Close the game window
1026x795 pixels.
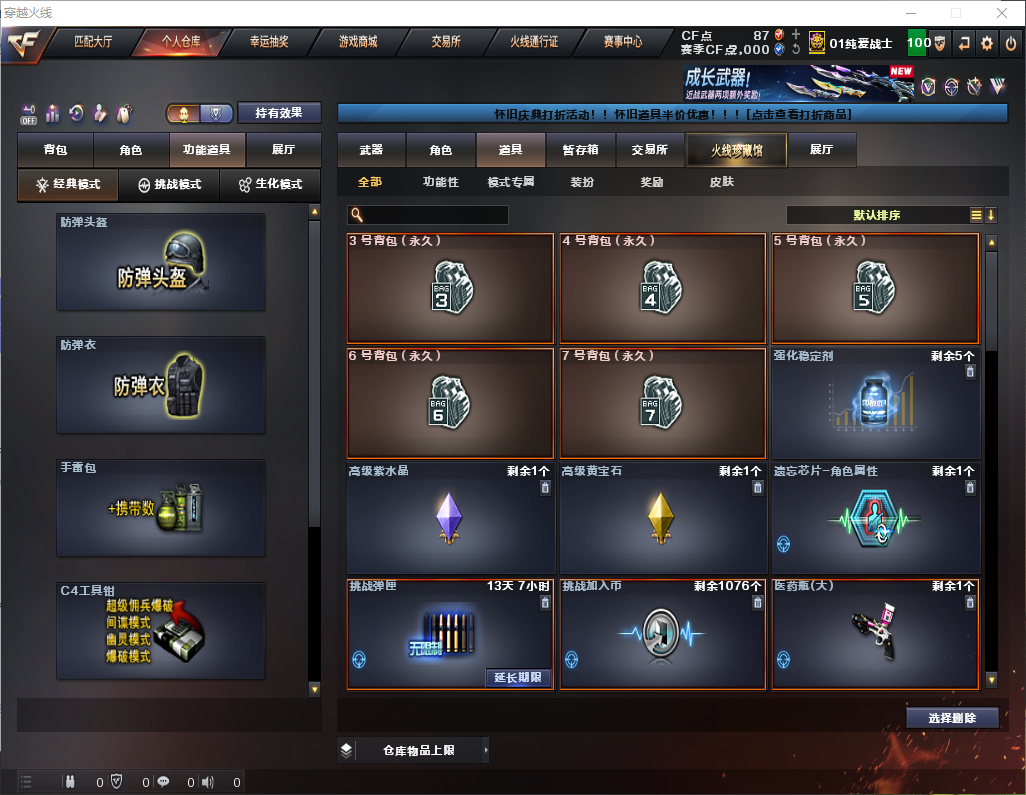pyautogui.click(x=1001, y=13)
